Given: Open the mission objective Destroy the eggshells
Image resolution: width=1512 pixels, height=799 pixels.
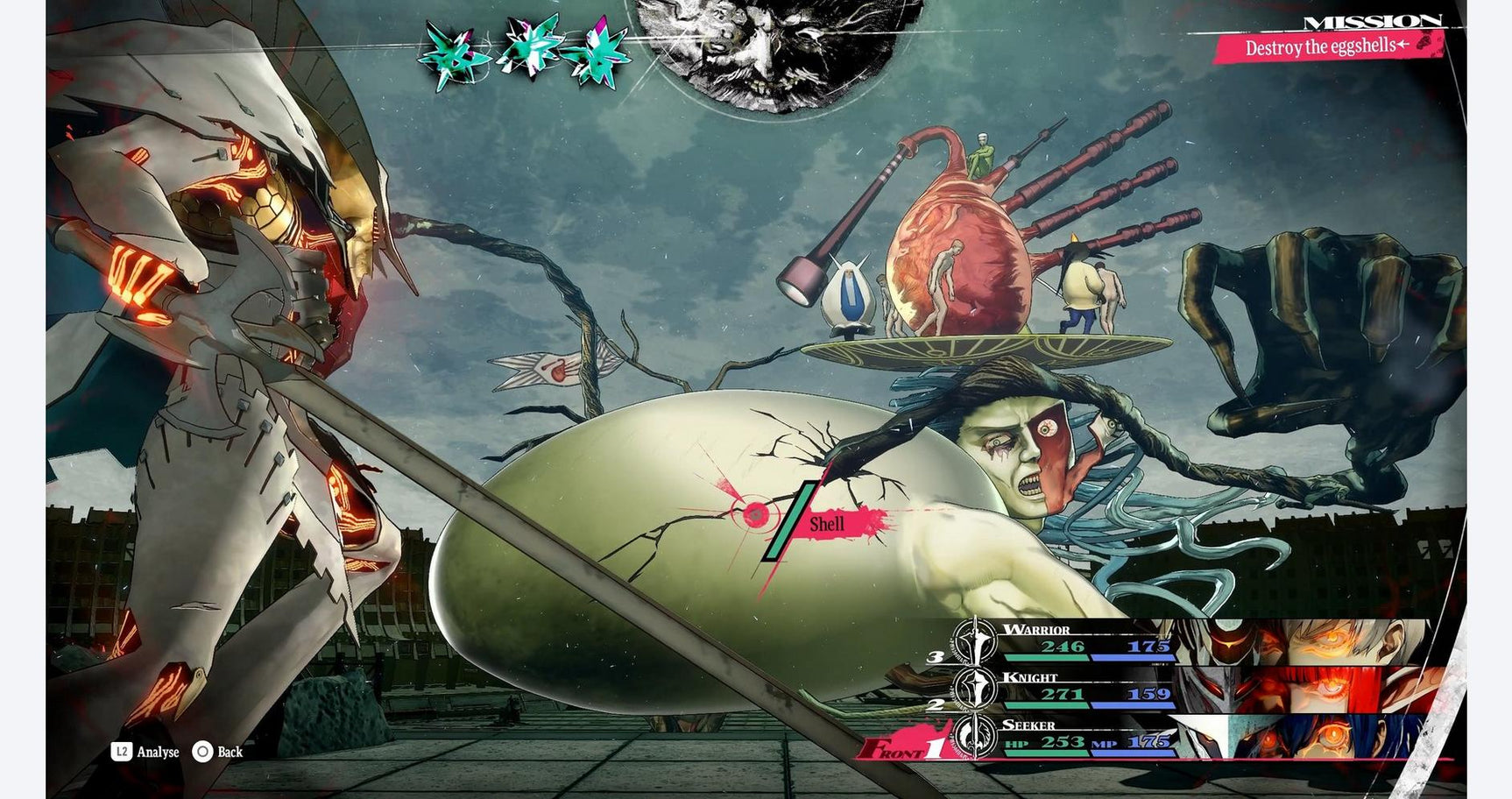Looking at the screenshot, I should click(x=1326, y=47).
